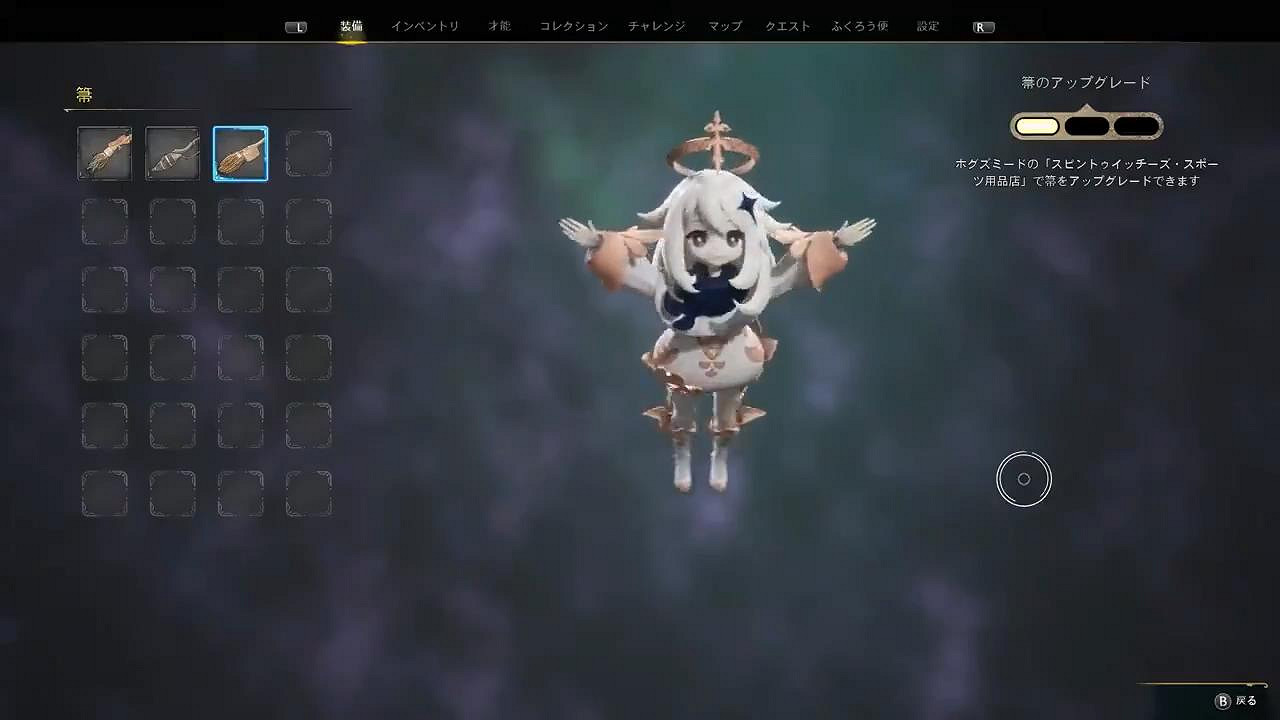Click the filled first broom upgrade pip
Screen dimensions: 1280x720
[x=1037, y=124]
